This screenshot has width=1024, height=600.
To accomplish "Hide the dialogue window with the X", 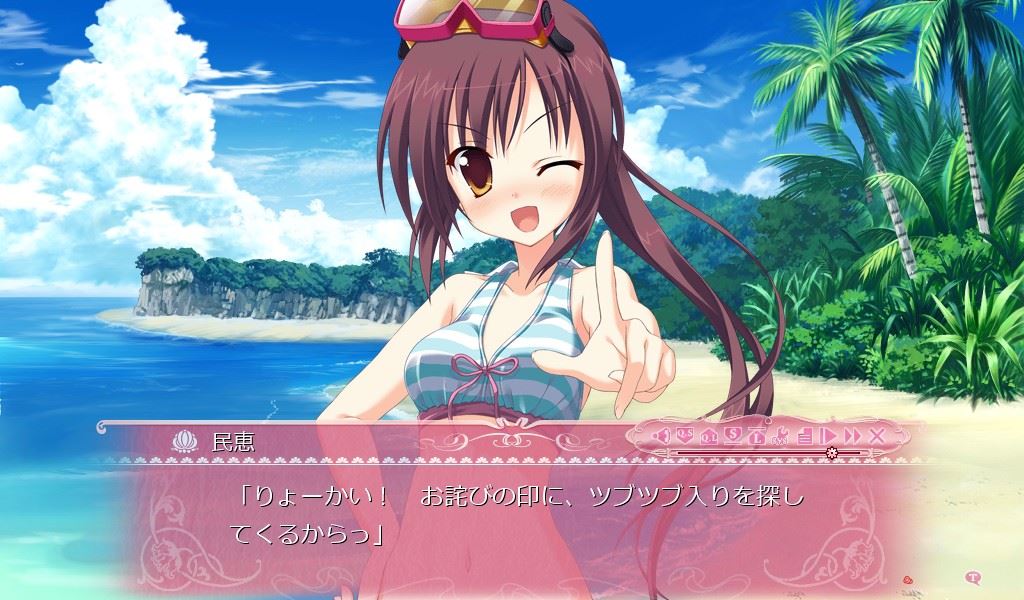I will point(877,435).
